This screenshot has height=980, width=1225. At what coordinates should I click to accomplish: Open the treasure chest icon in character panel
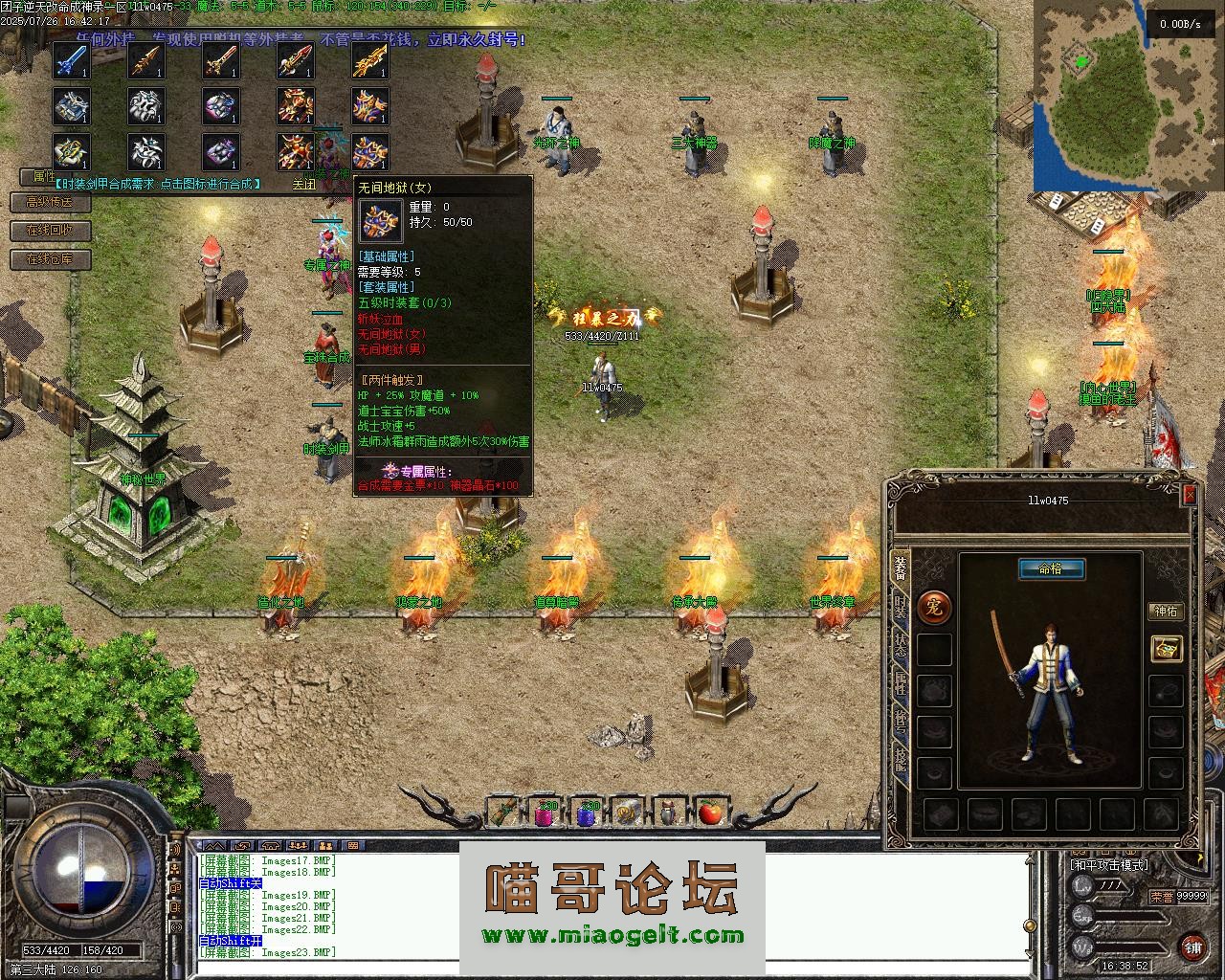click(1166, 648)
